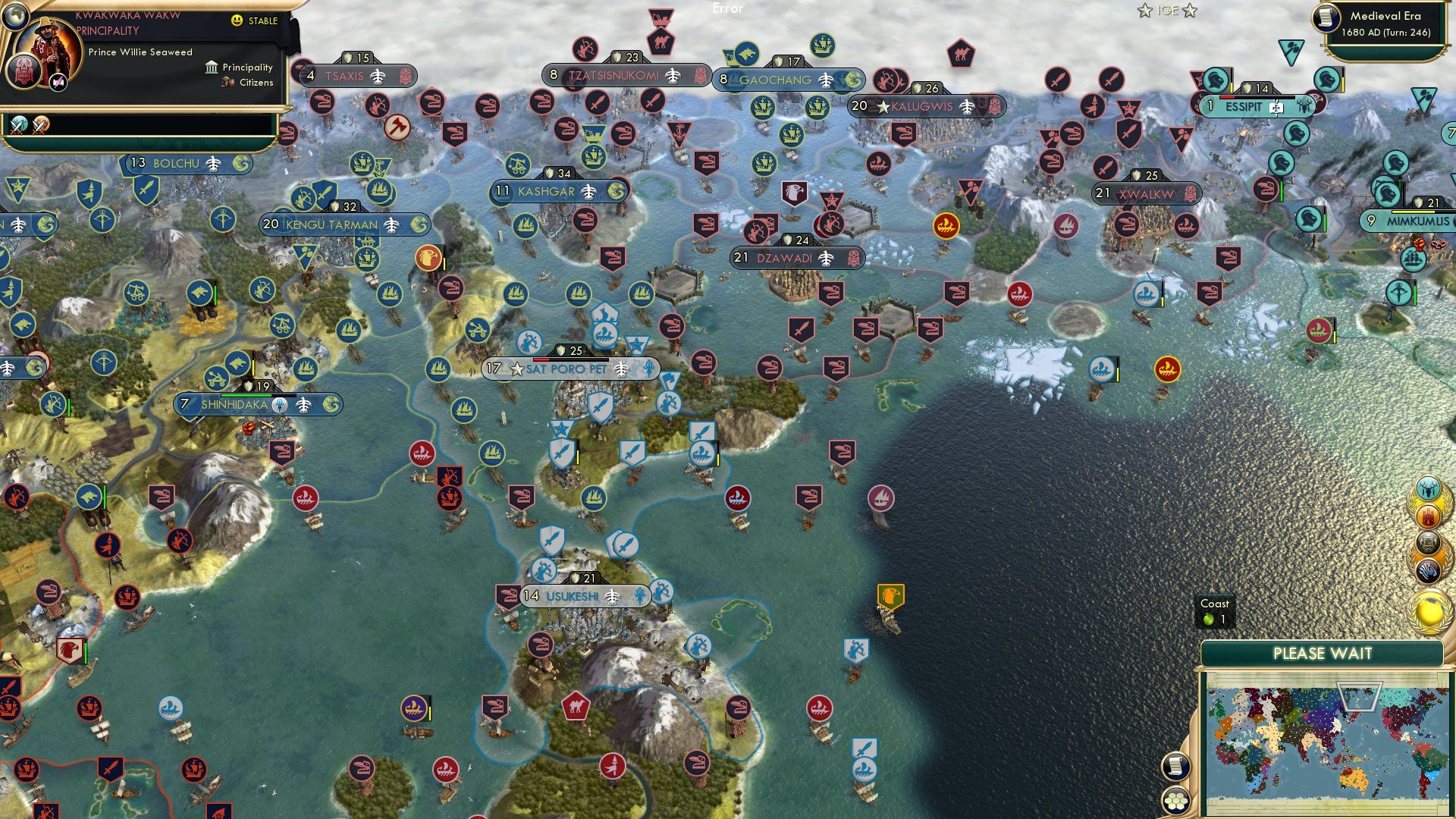Select the Kashgar city banner
1456x819 pixels.
coord(554,192)
